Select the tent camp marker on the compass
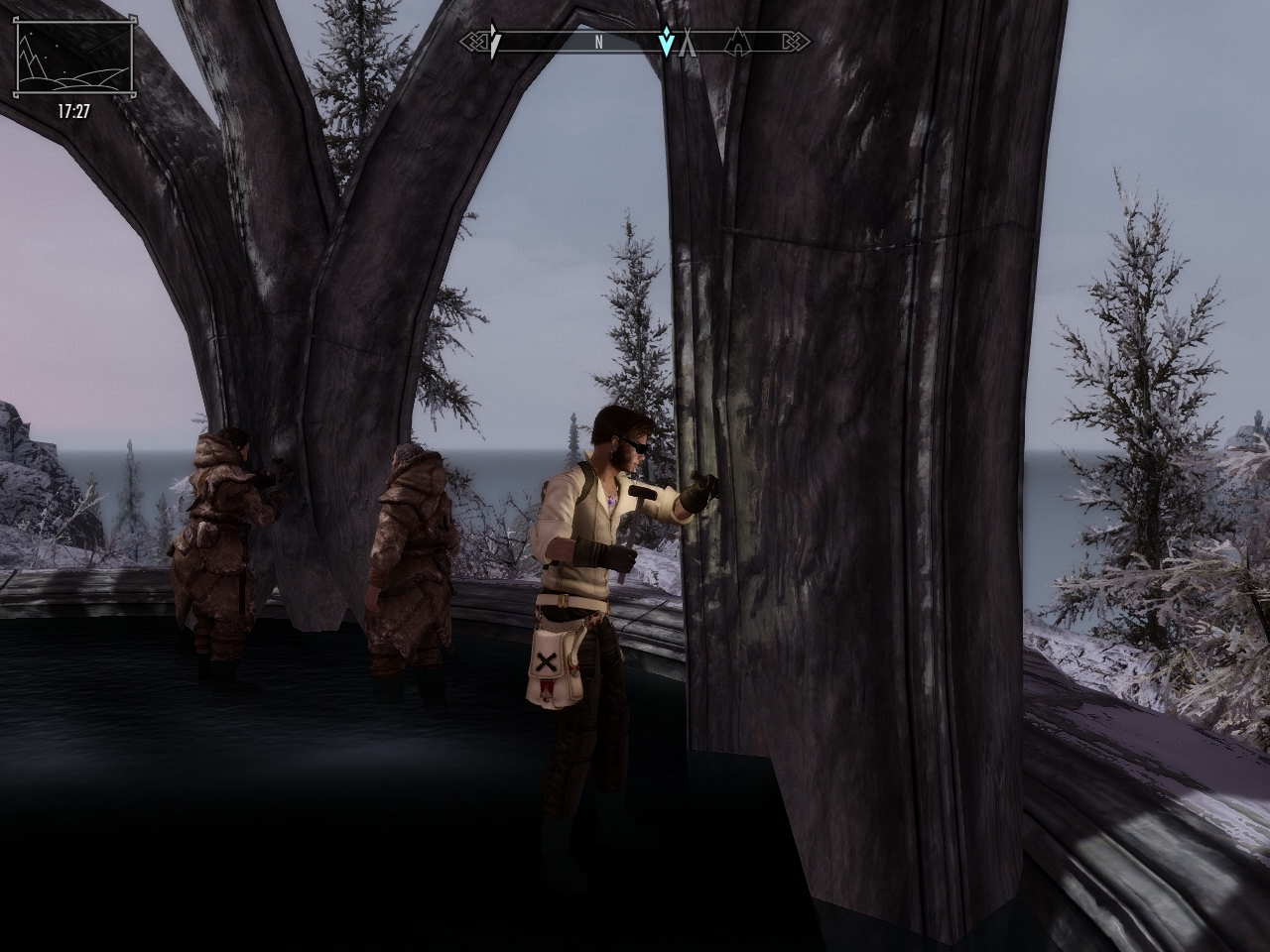This screenshot has width=1270, height=952. click(x=687, y=43)
